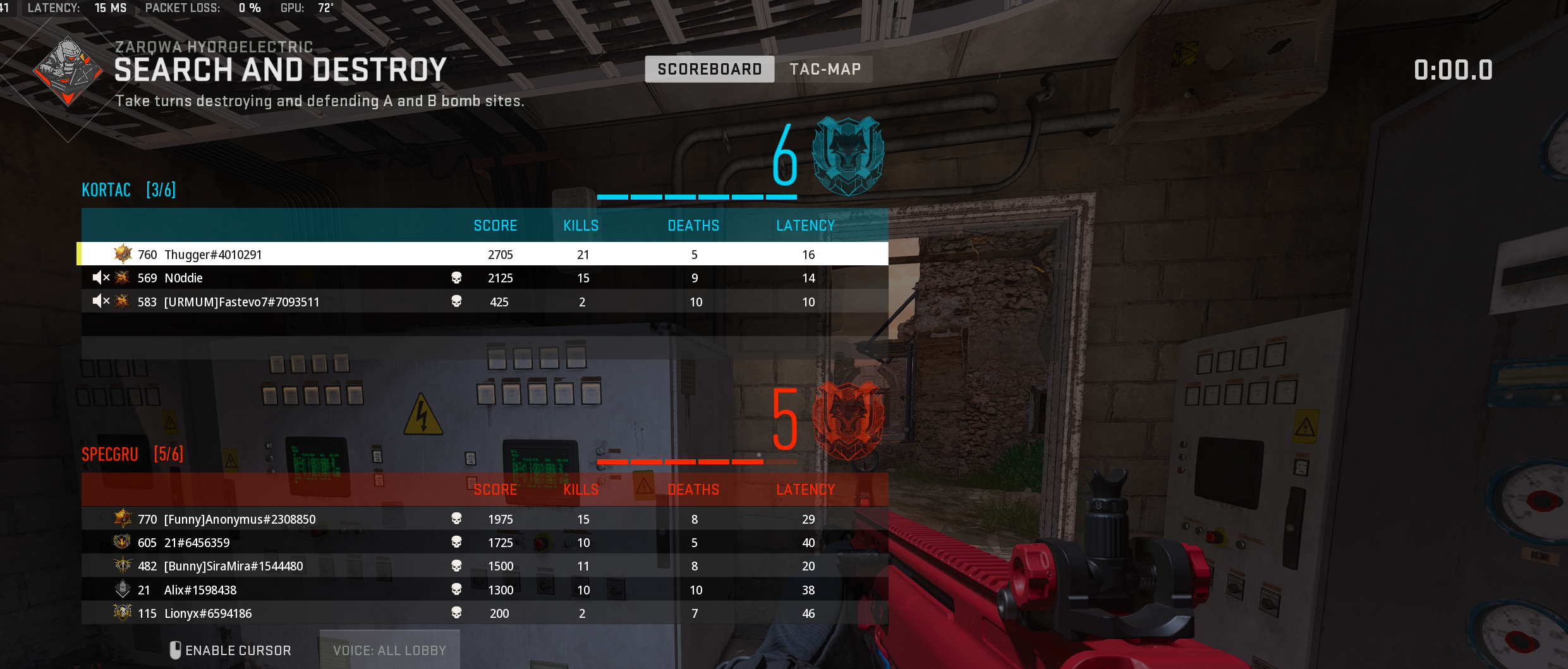Select Lionyx#6594186 player row
This screenshot has width=1568, height=669.
tap(207, 613)
